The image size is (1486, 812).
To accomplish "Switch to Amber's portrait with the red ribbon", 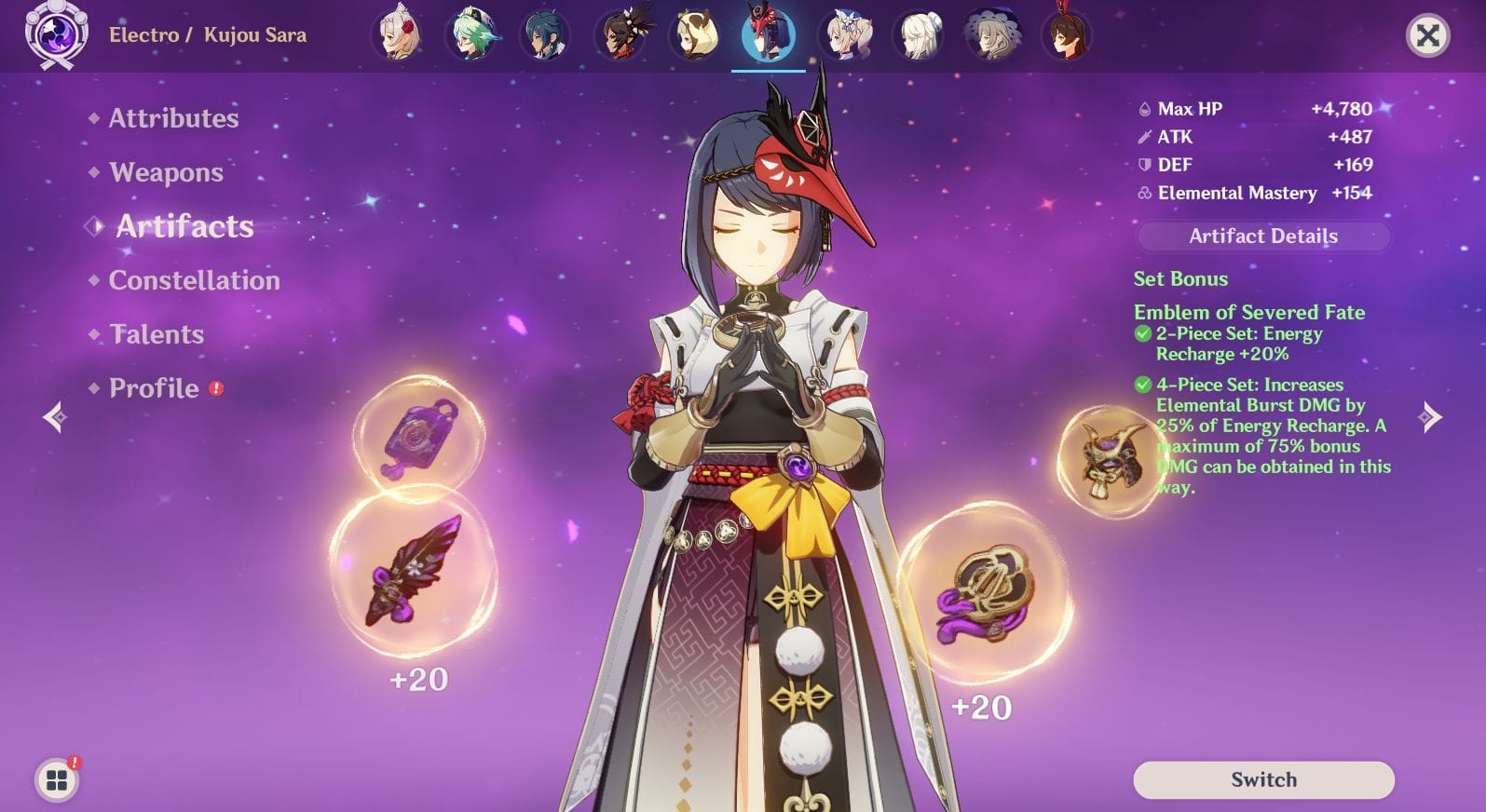I will click(x=1067, y=33).
